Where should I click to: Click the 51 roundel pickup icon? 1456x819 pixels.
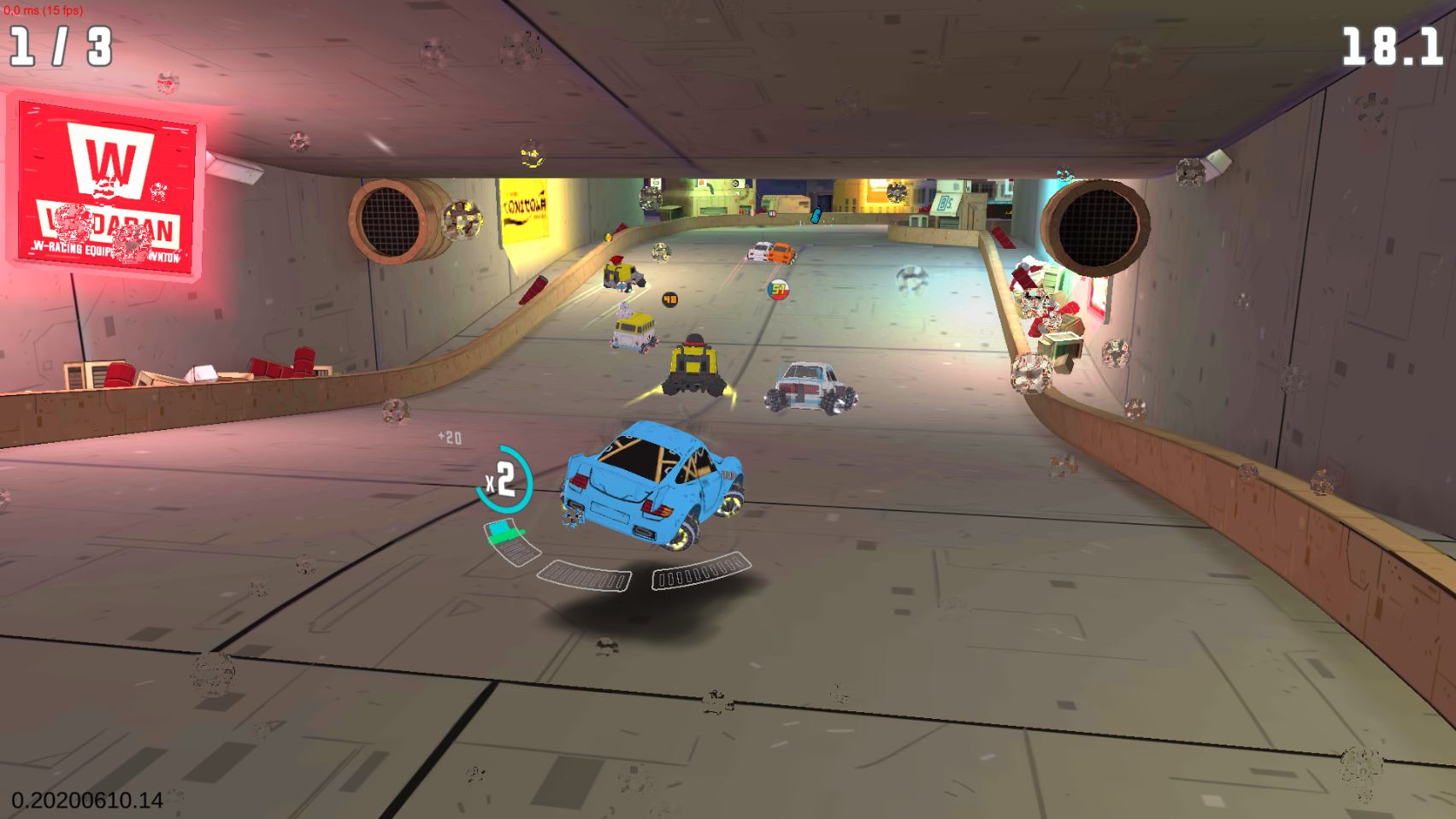click(778, 290)
